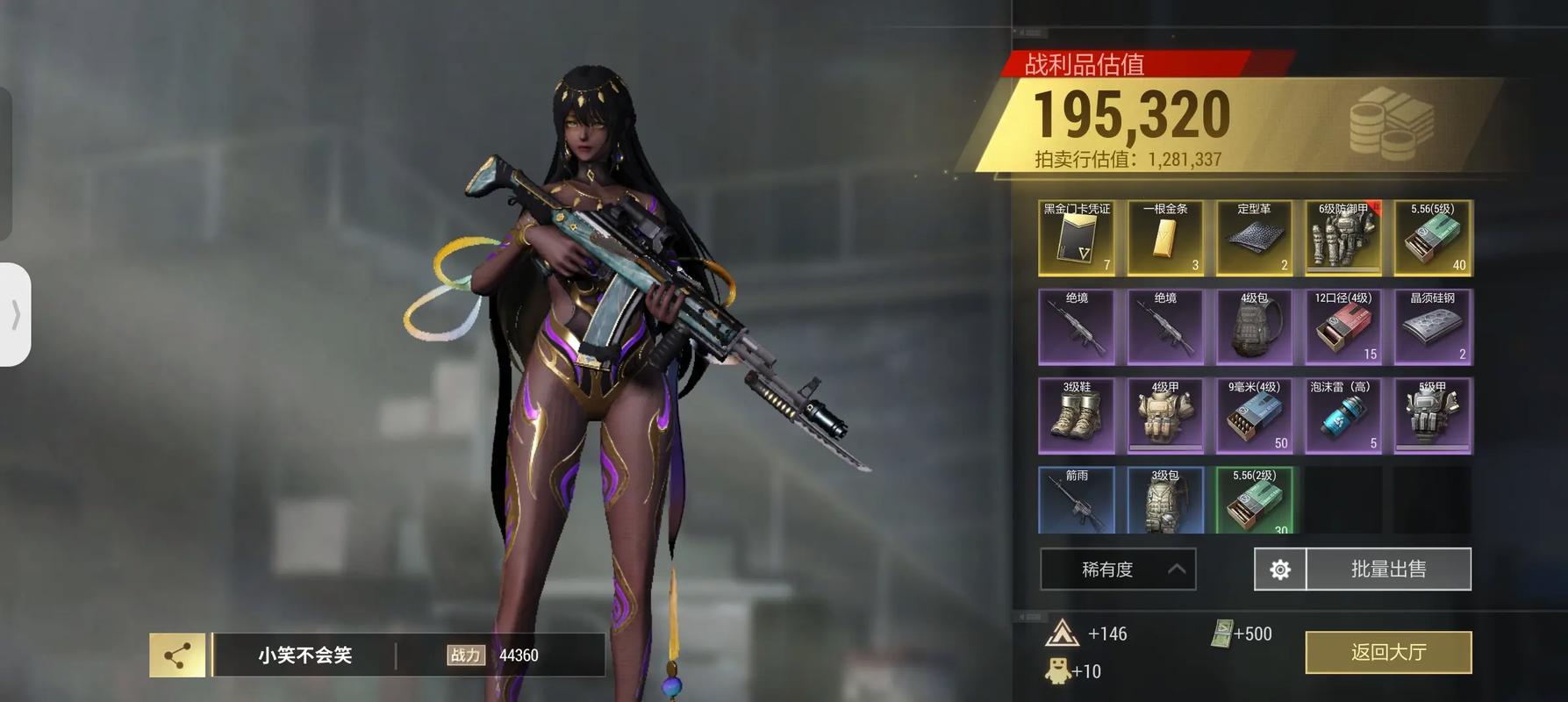
Task: Pick the 5.56(5级) ammo slot
Action: pyautogui.click(x=1432, y=239)
